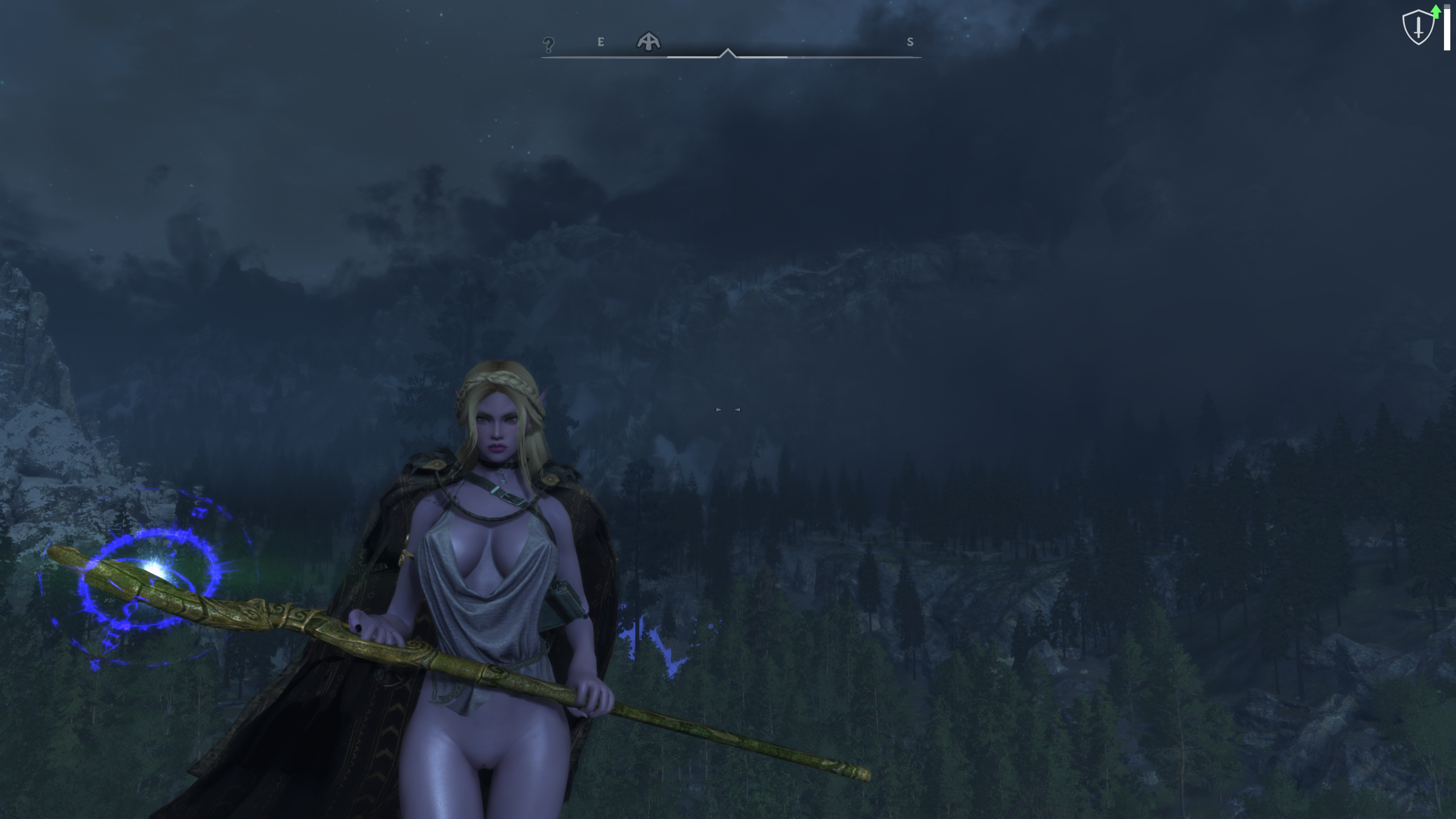
Task: Click the question mark compass marker
Action: (x=548, y=44)
